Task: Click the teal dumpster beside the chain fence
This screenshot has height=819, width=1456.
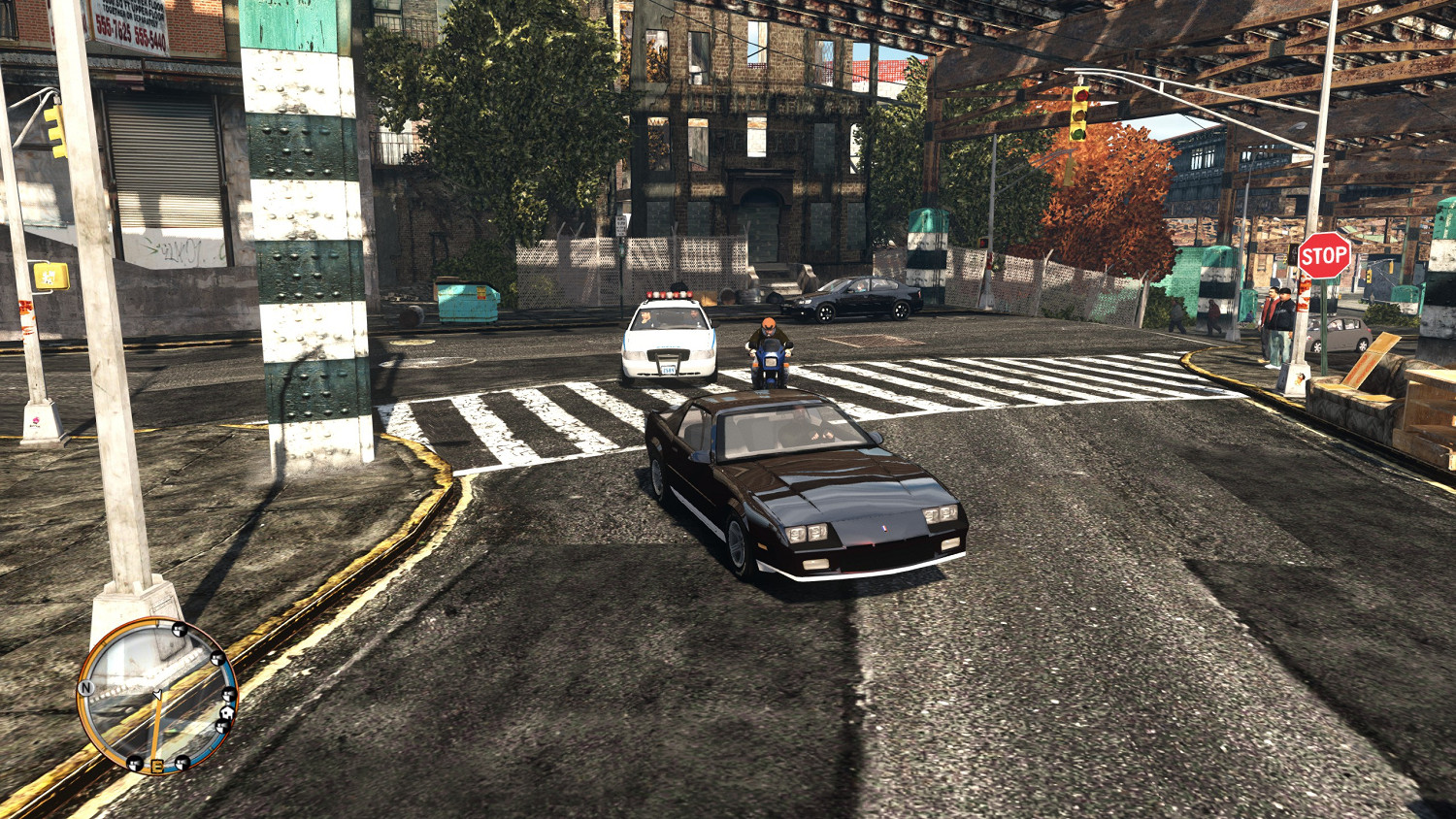Action: [466, 301]
